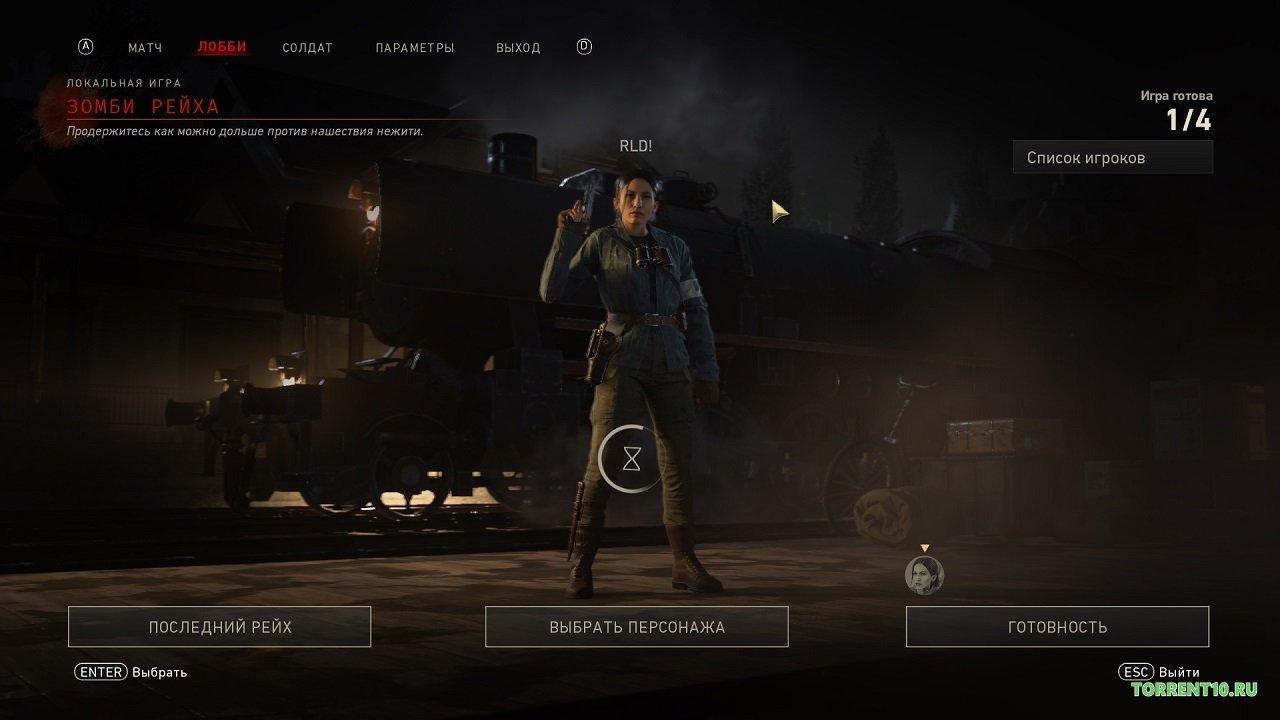Select the character portrait above ГОТОВНОСТЬ
1280x720 pixels.
924,574
